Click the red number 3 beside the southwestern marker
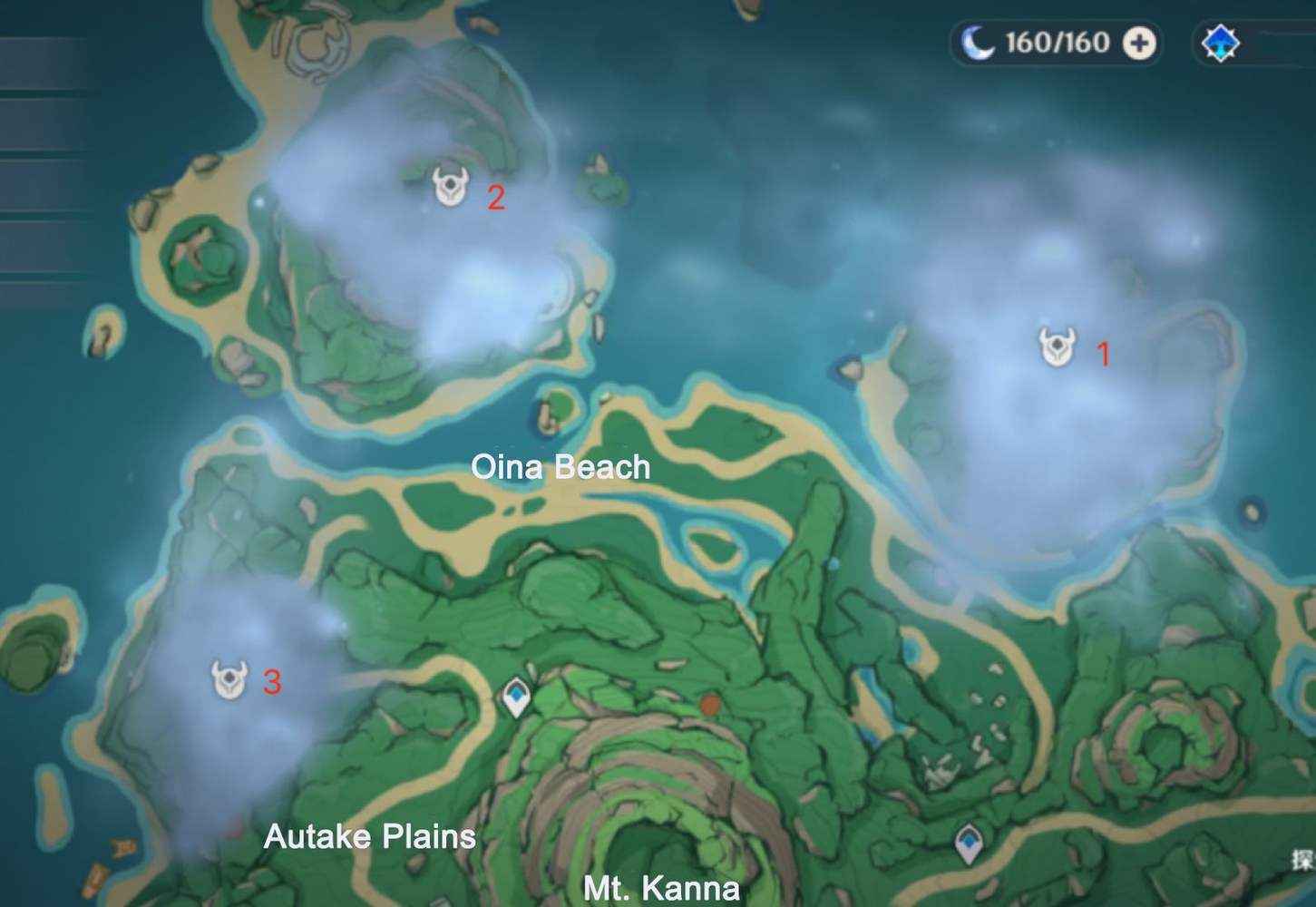This screenshot has height=907, width=1316. tap(273, 681)
